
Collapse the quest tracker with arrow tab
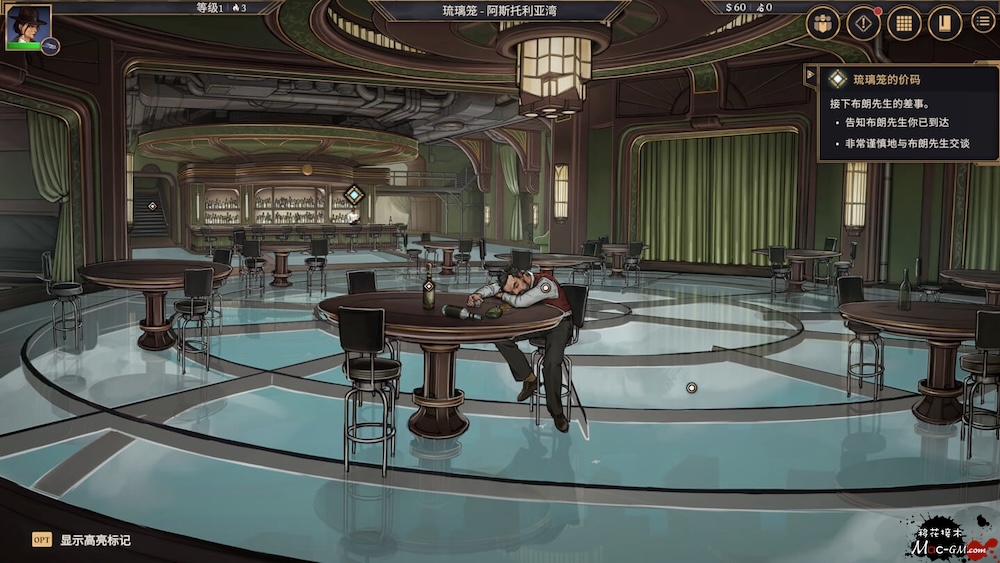pos(810,74)
